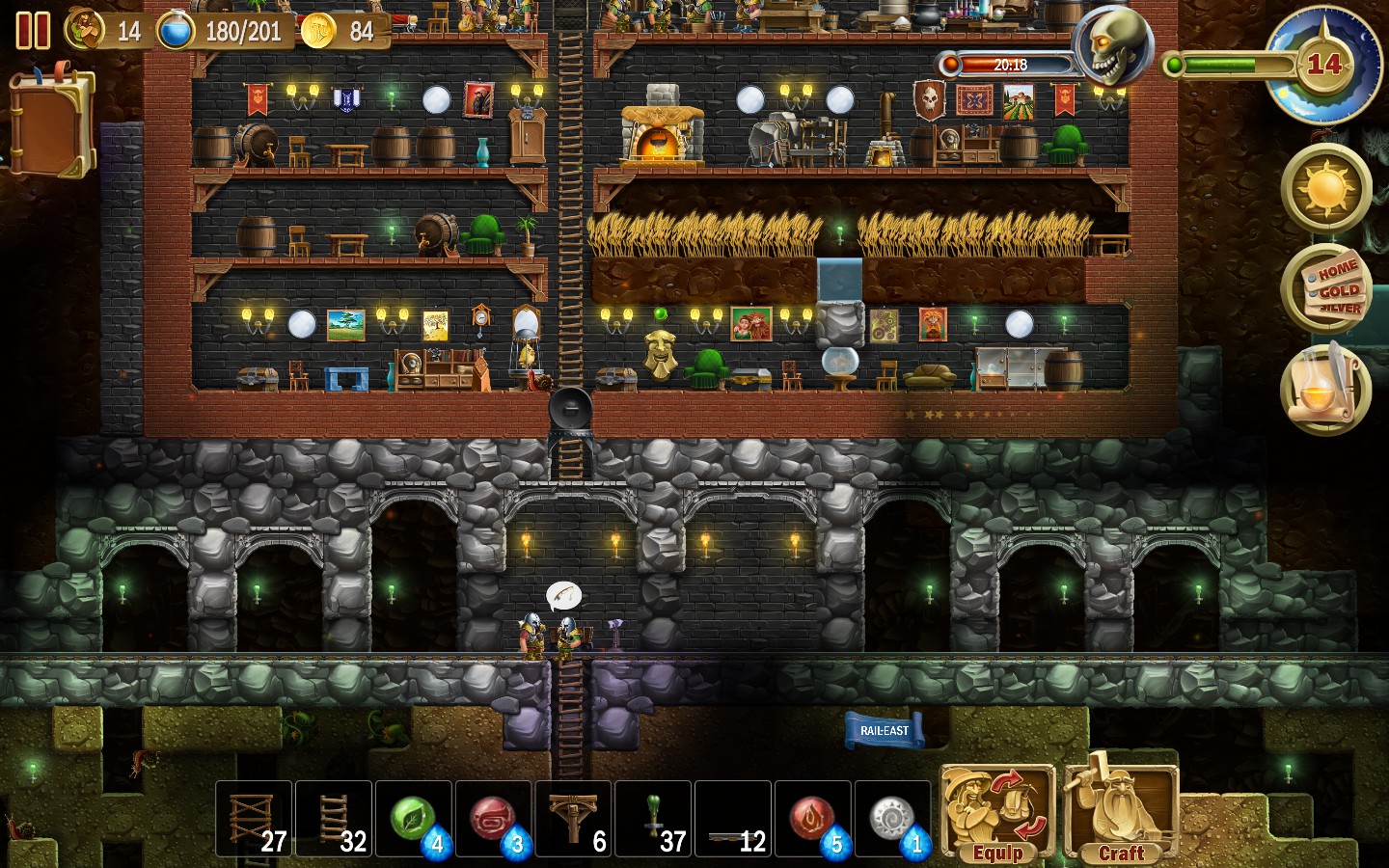Pick the rails item showing 12
Image resolution: width=1389 pixels, height=868 pixels.
pyautogui.click(x=733, y=820)
